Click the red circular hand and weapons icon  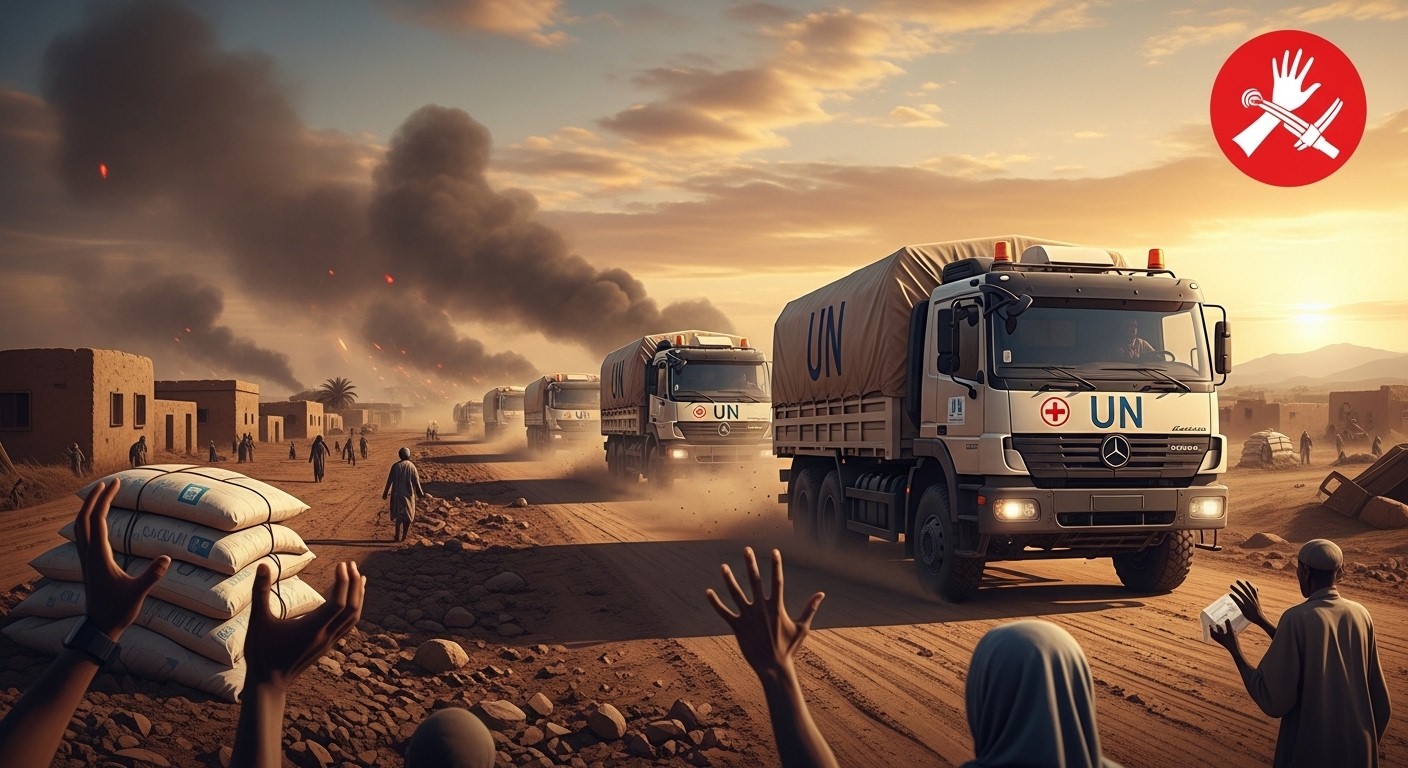click(x=1287, y=108)
